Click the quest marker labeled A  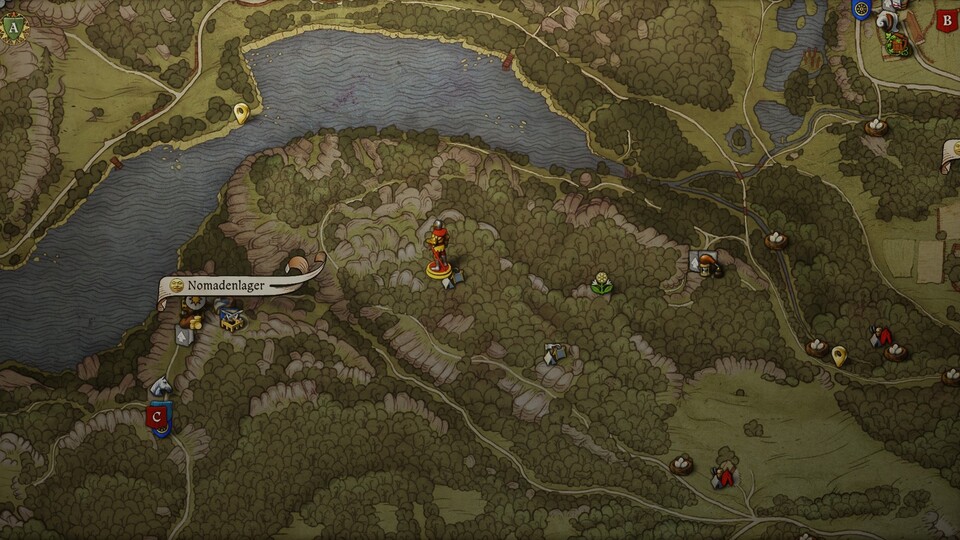click(x=13, y=28)
